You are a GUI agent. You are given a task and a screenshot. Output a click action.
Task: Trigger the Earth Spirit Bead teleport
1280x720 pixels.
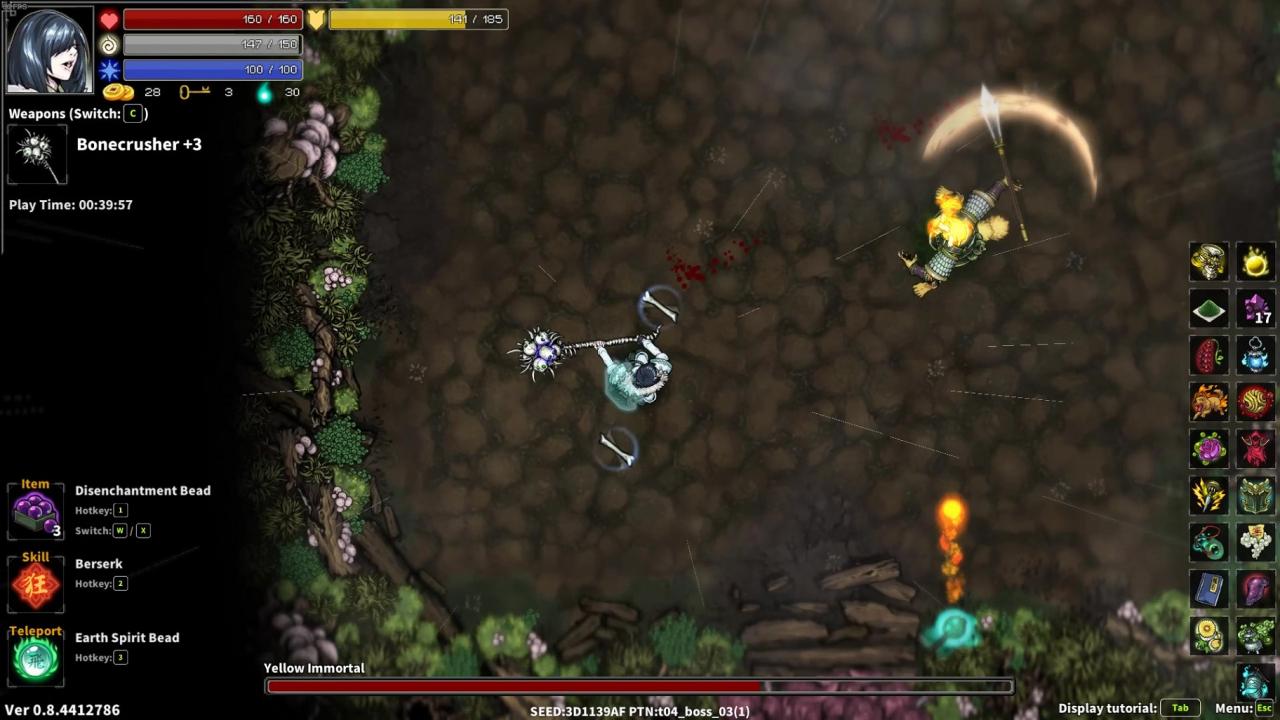(36, 659)
